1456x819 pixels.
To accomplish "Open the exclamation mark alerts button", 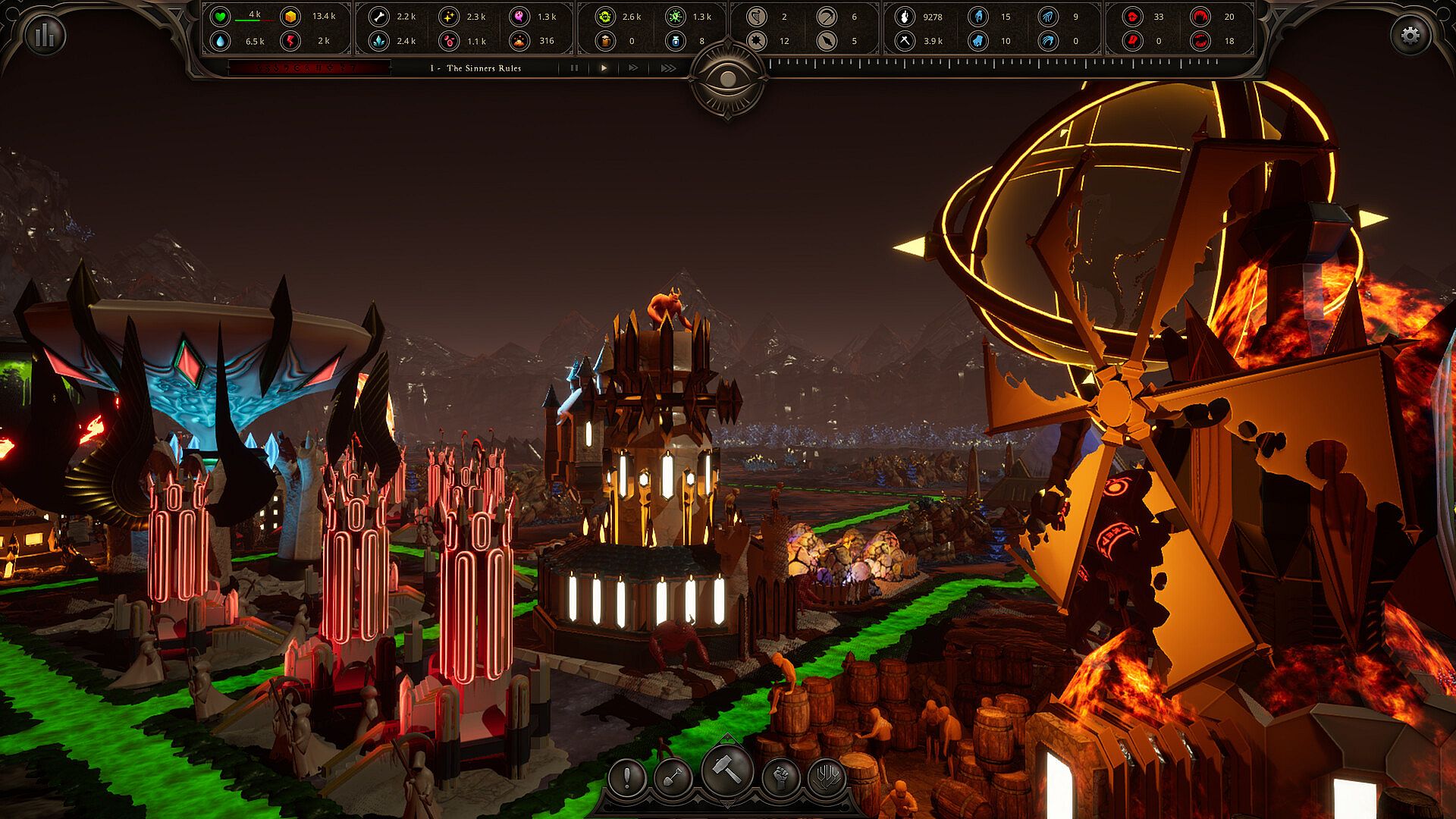I will (627, 777).
